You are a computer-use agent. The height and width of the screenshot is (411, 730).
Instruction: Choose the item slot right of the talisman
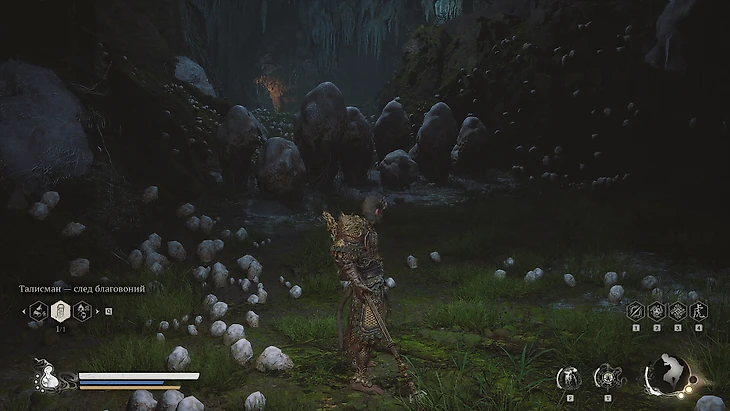[x=82, y=310]
